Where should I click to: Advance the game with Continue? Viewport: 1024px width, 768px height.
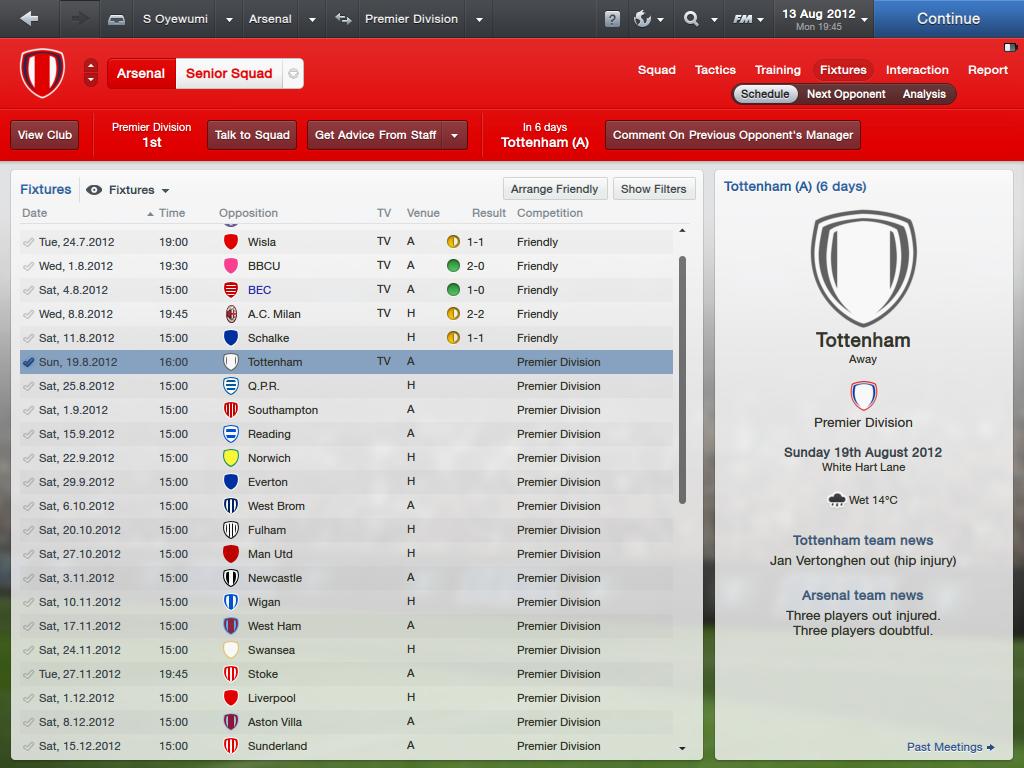947,18
